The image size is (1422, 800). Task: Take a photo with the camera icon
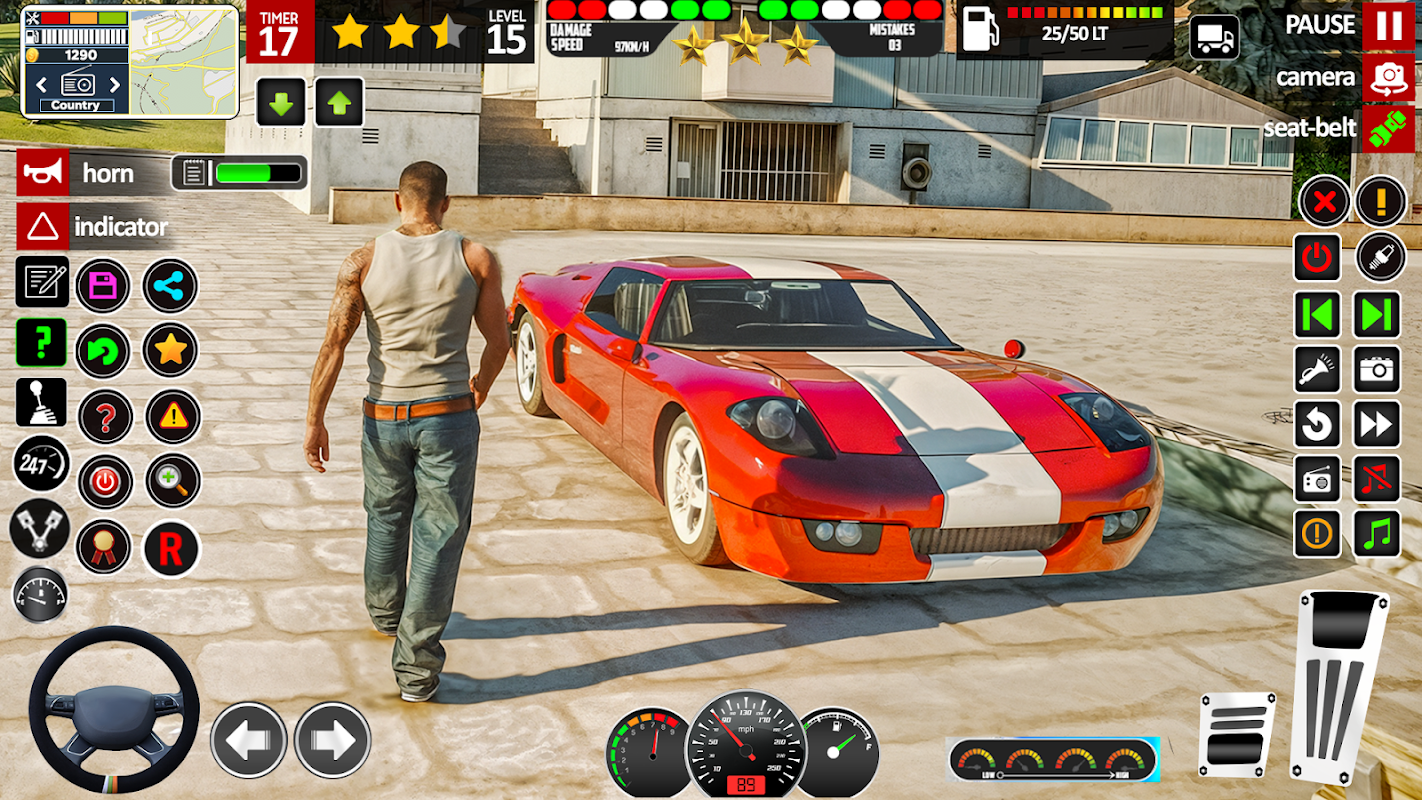pos(1377,370)
